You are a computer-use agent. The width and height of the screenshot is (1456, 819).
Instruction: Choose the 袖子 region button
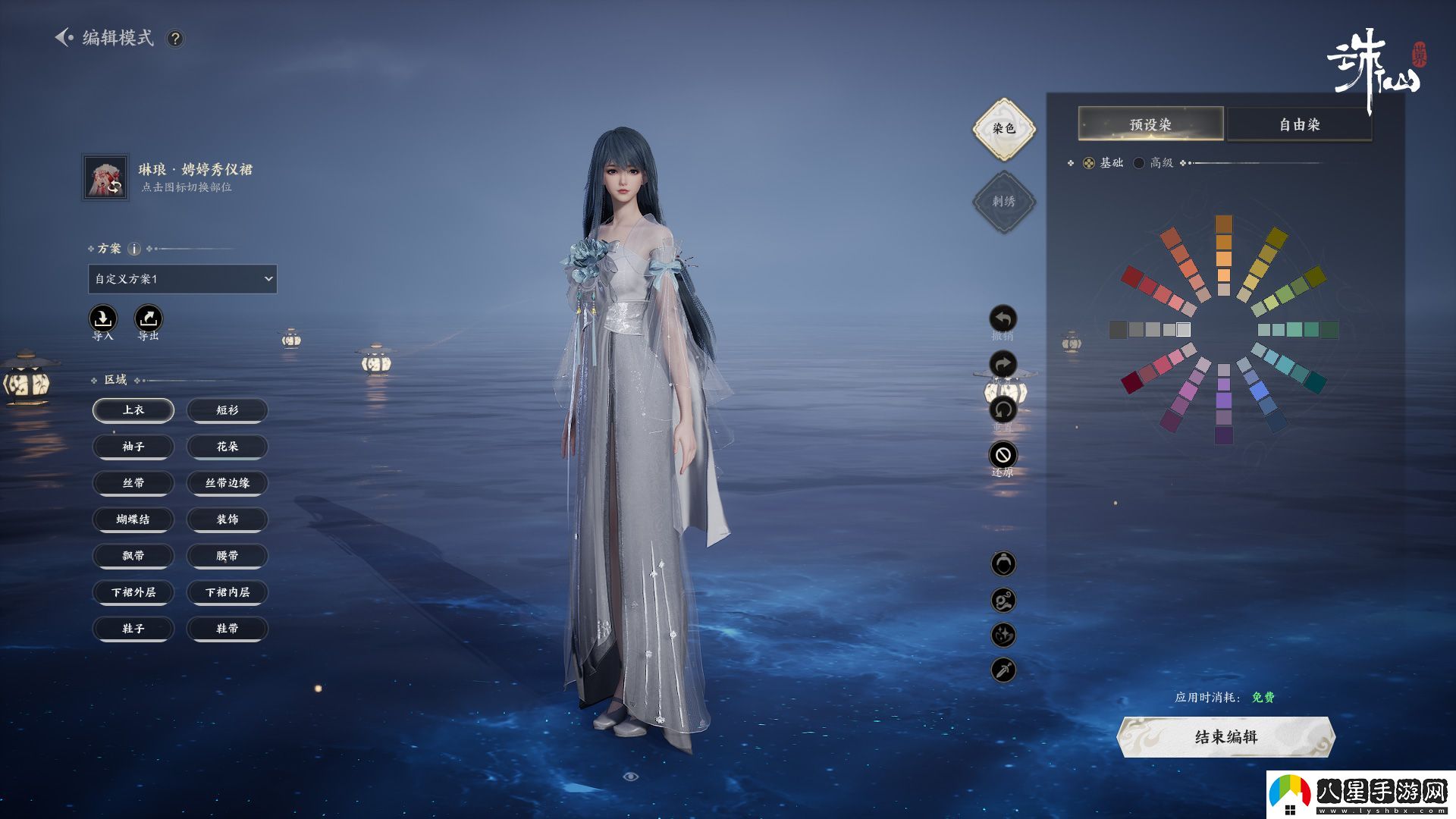pos(133,447)
